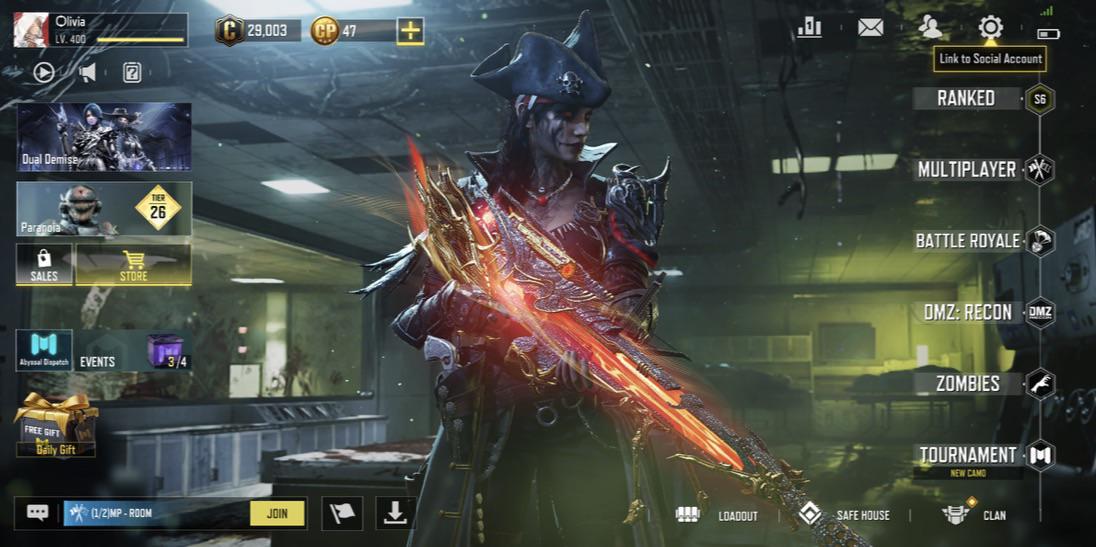Go to the Store

pyautogui.click(x=133, y=265)
